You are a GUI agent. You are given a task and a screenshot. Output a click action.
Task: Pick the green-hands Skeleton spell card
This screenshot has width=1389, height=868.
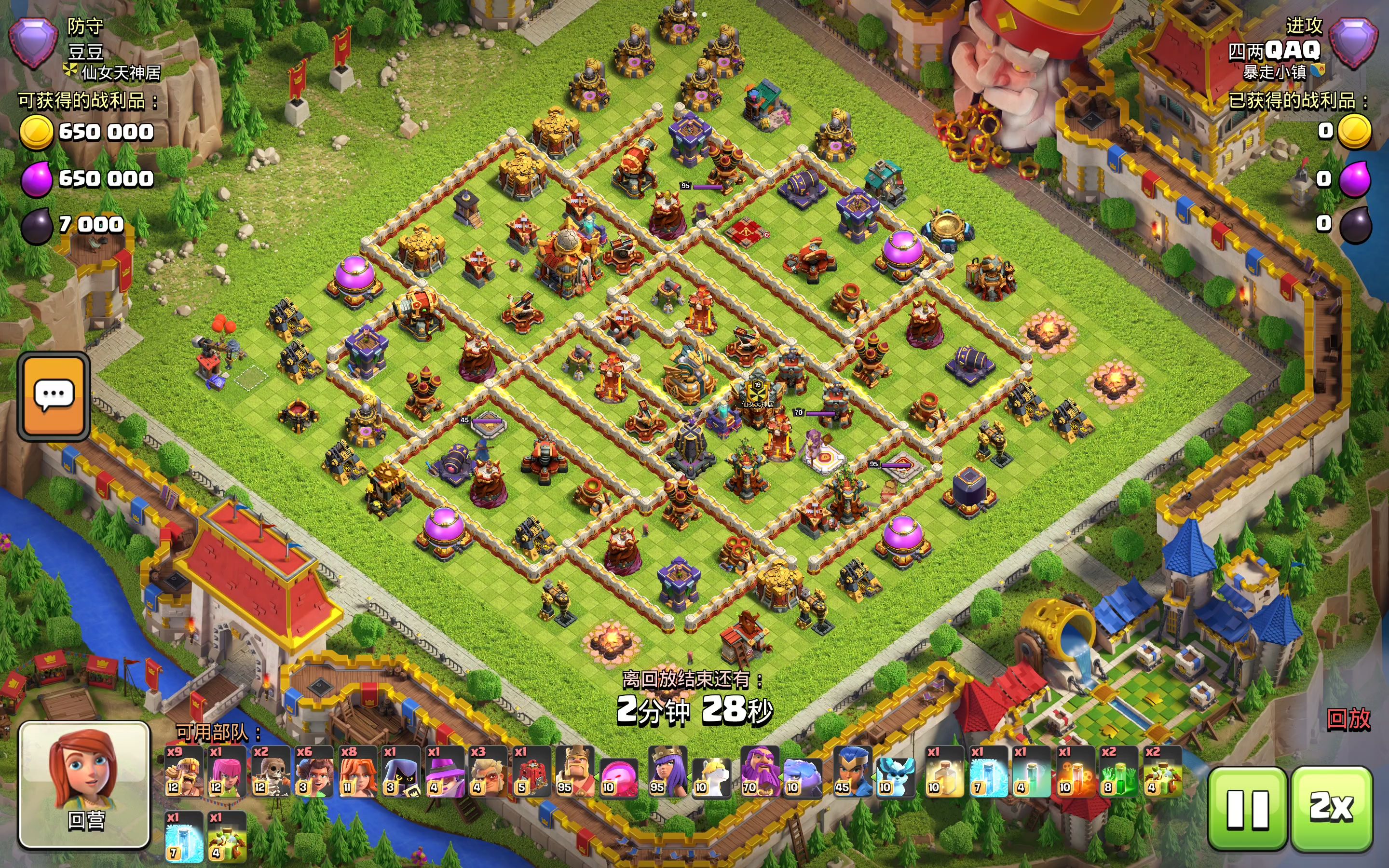pos(1118,772)
